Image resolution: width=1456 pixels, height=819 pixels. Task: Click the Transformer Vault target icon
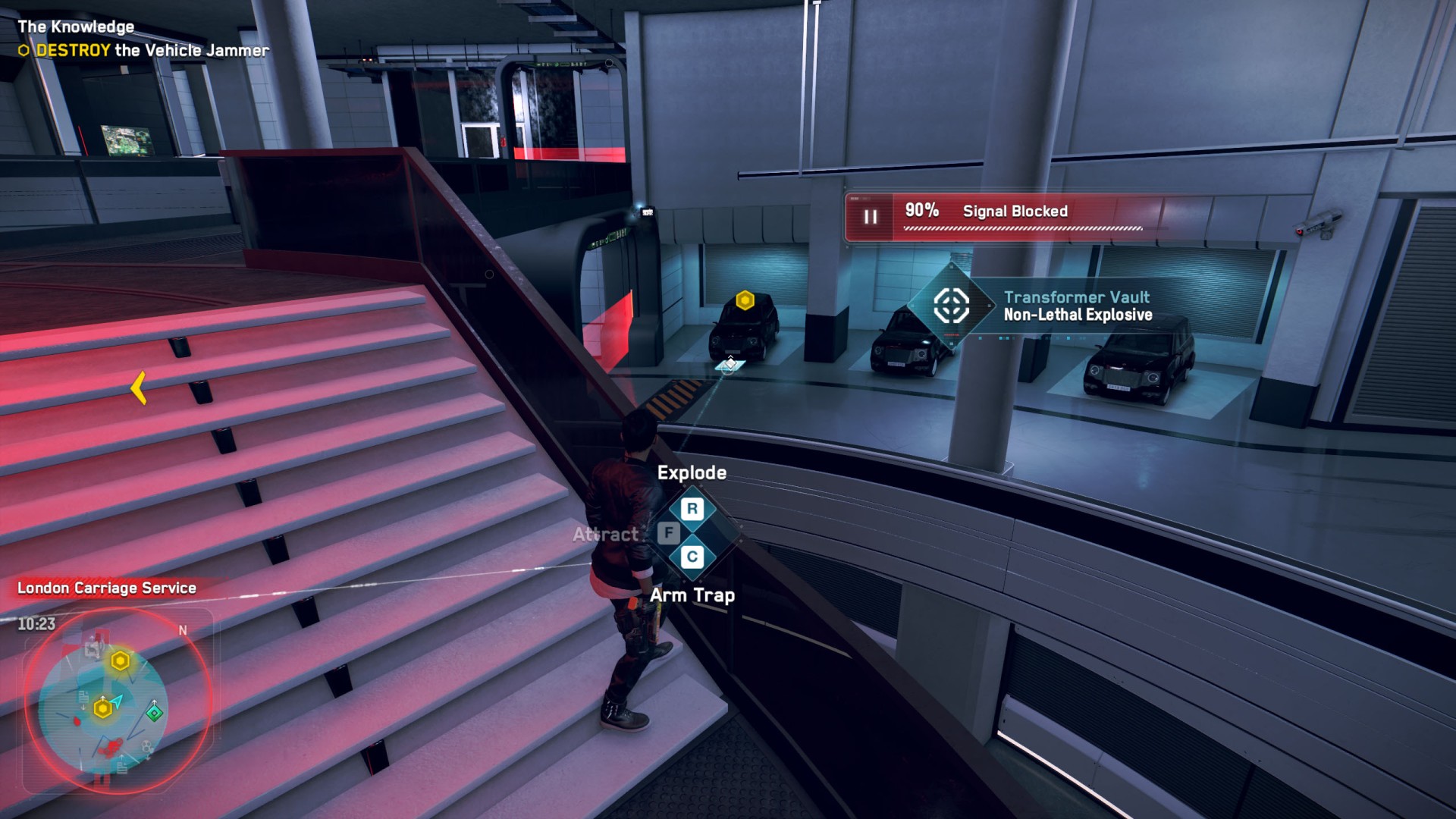tap(951, 306)
